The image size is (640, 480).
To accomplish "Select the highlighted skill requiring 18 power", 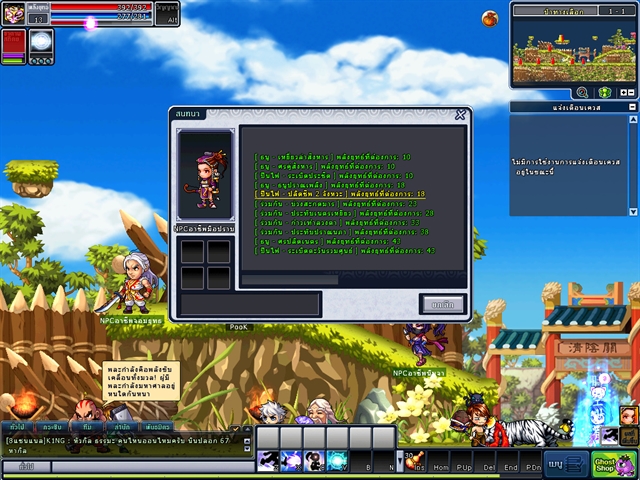I will click(x=340, y=194).
